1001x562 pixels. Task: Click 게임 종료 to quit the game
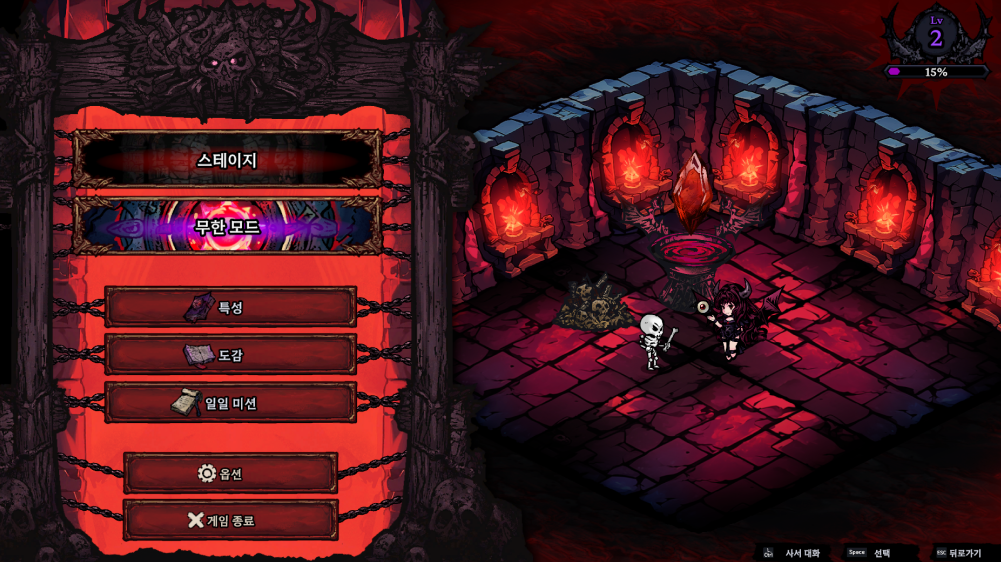(230, 520)
